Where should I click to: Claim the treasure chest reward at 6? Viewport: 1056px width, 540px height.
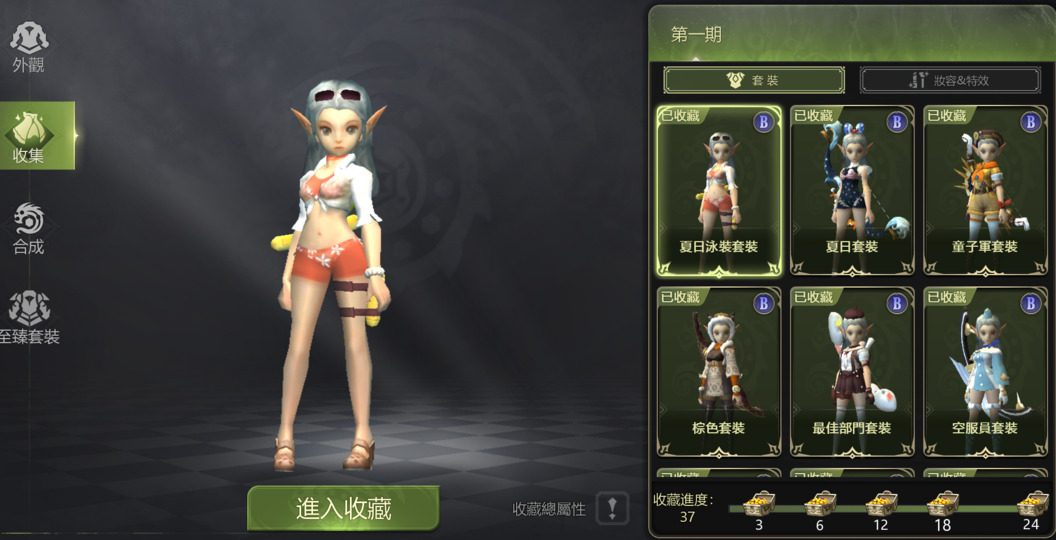[x=820, y=504]
